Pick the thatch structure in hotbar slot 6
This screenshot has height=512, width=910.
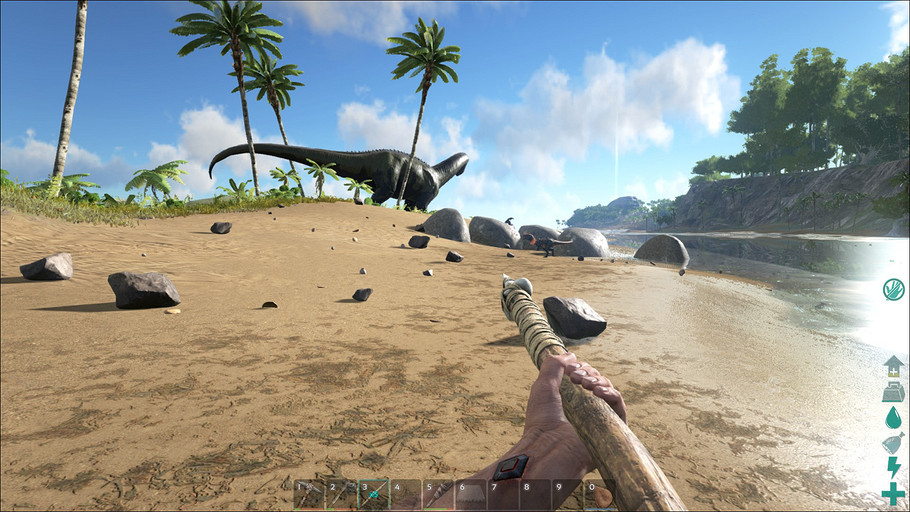coord(470,495)
